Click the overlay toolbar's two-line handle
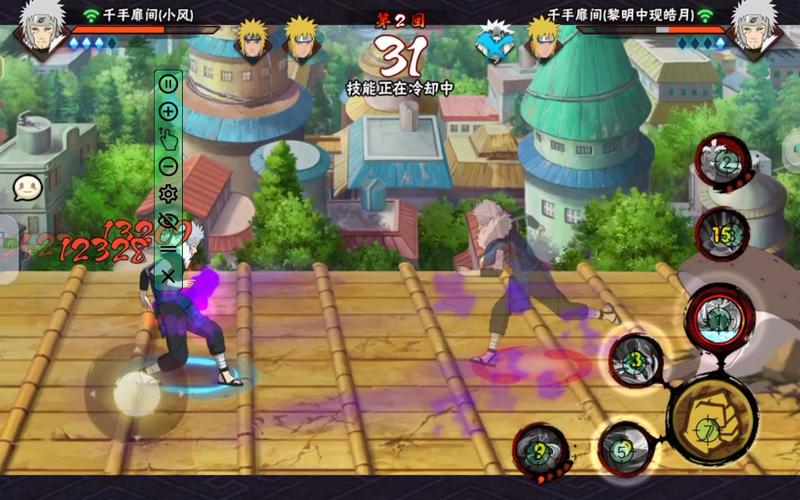 click(168, 248)
